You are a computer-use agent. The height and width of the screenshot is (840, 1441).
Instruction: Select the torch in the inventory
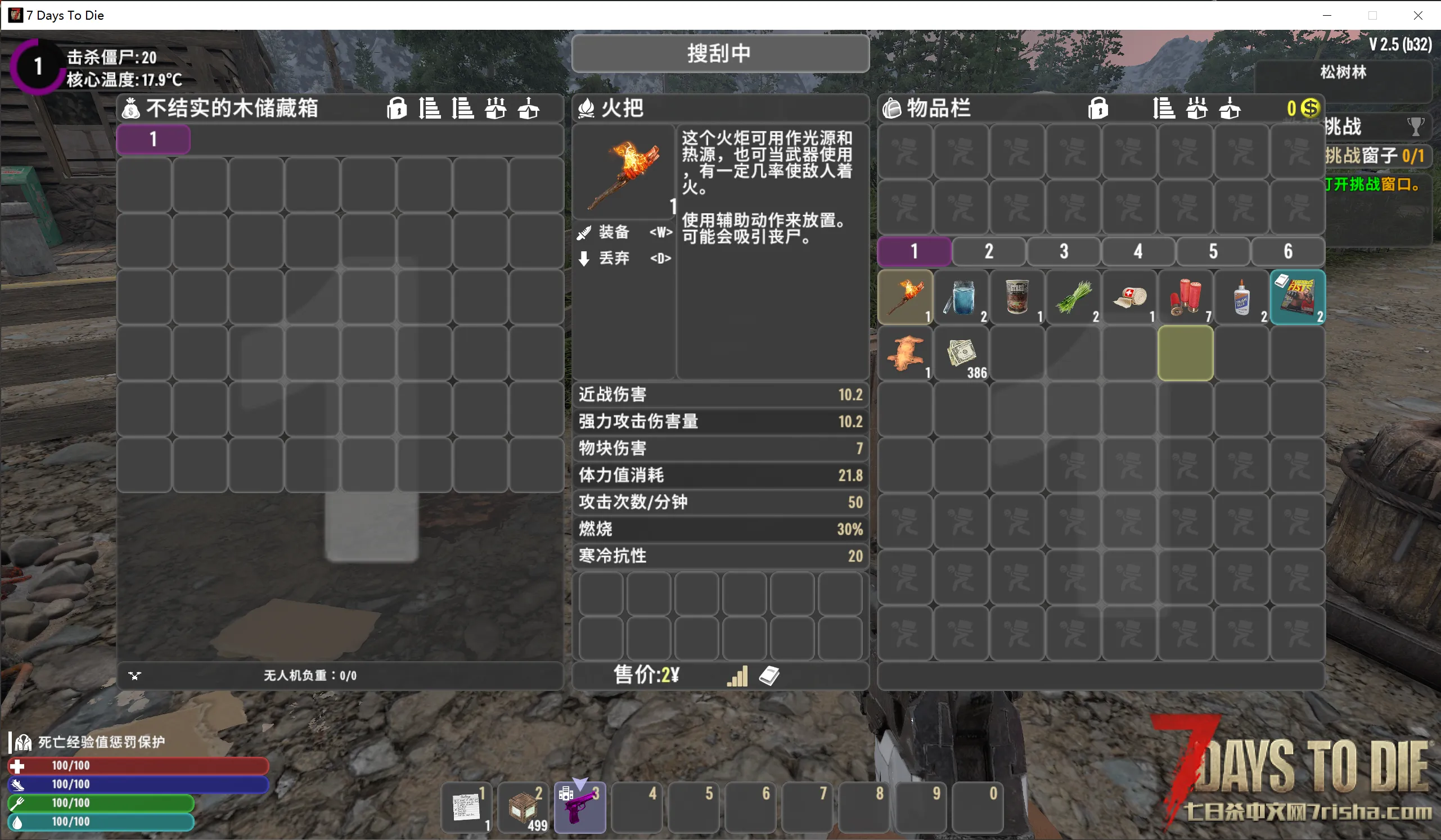click(905, 297)
